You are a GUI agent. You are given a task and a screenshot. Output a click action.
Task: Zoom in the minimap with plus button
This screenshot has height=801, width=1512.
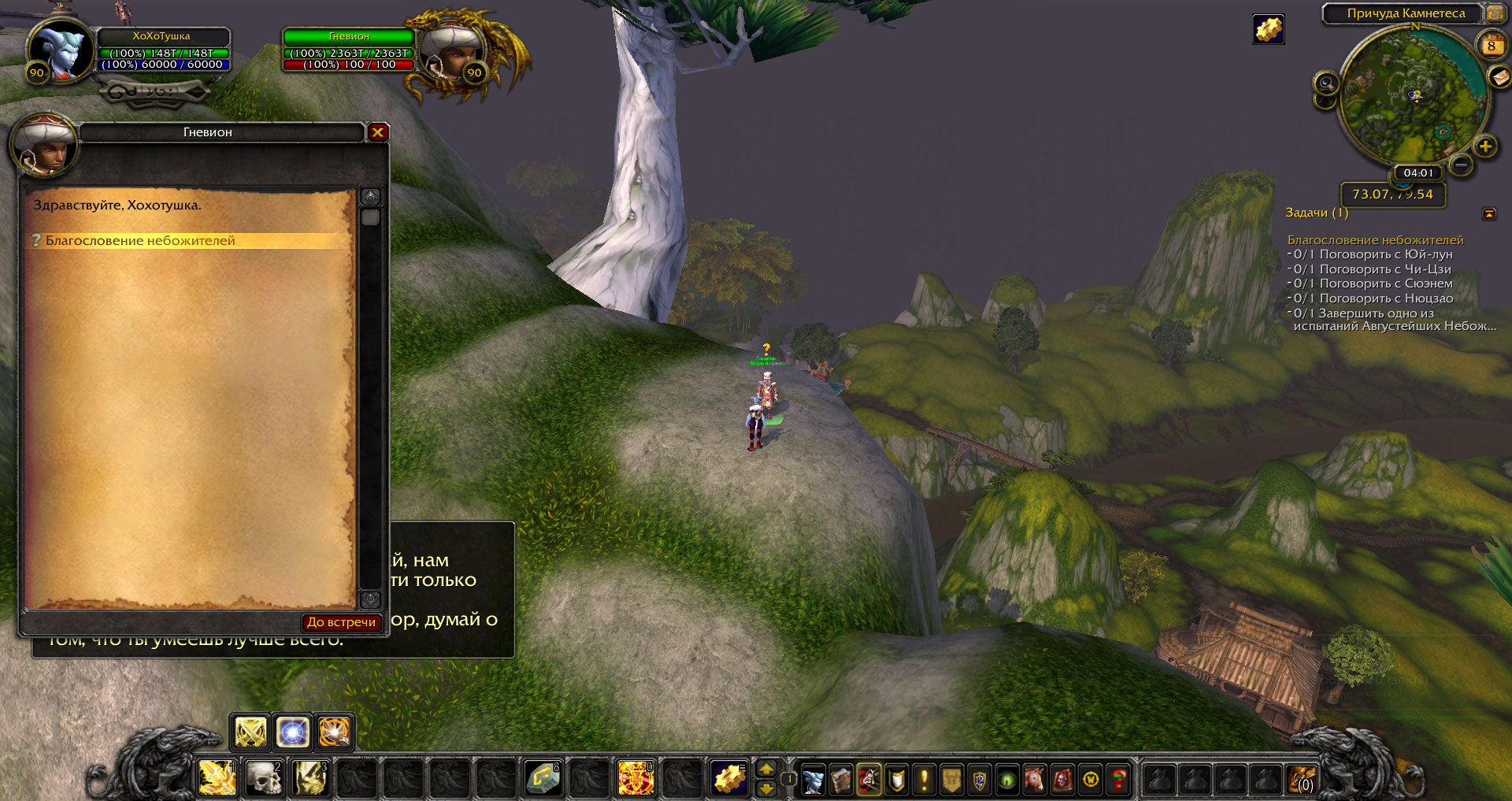[1484, 146]
